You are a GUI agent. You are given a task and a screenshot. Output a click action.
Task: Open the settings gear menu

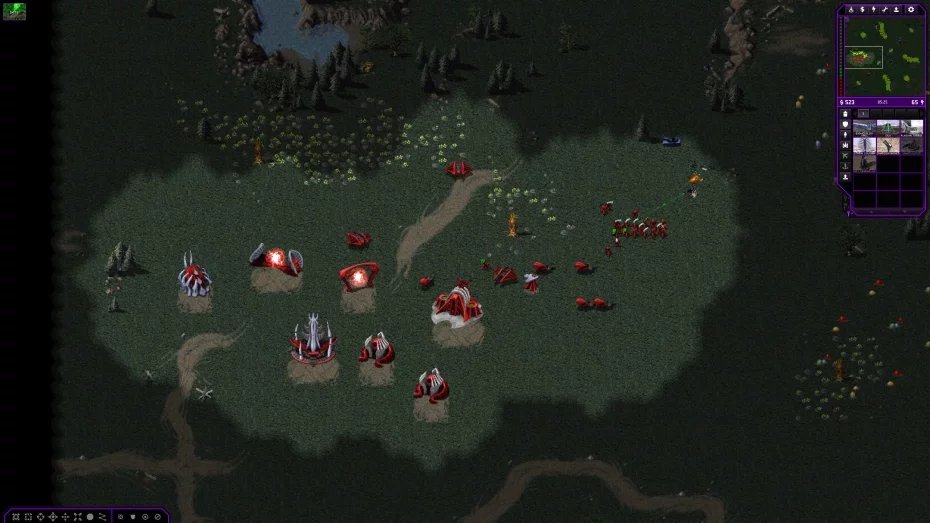click(911, 9)
